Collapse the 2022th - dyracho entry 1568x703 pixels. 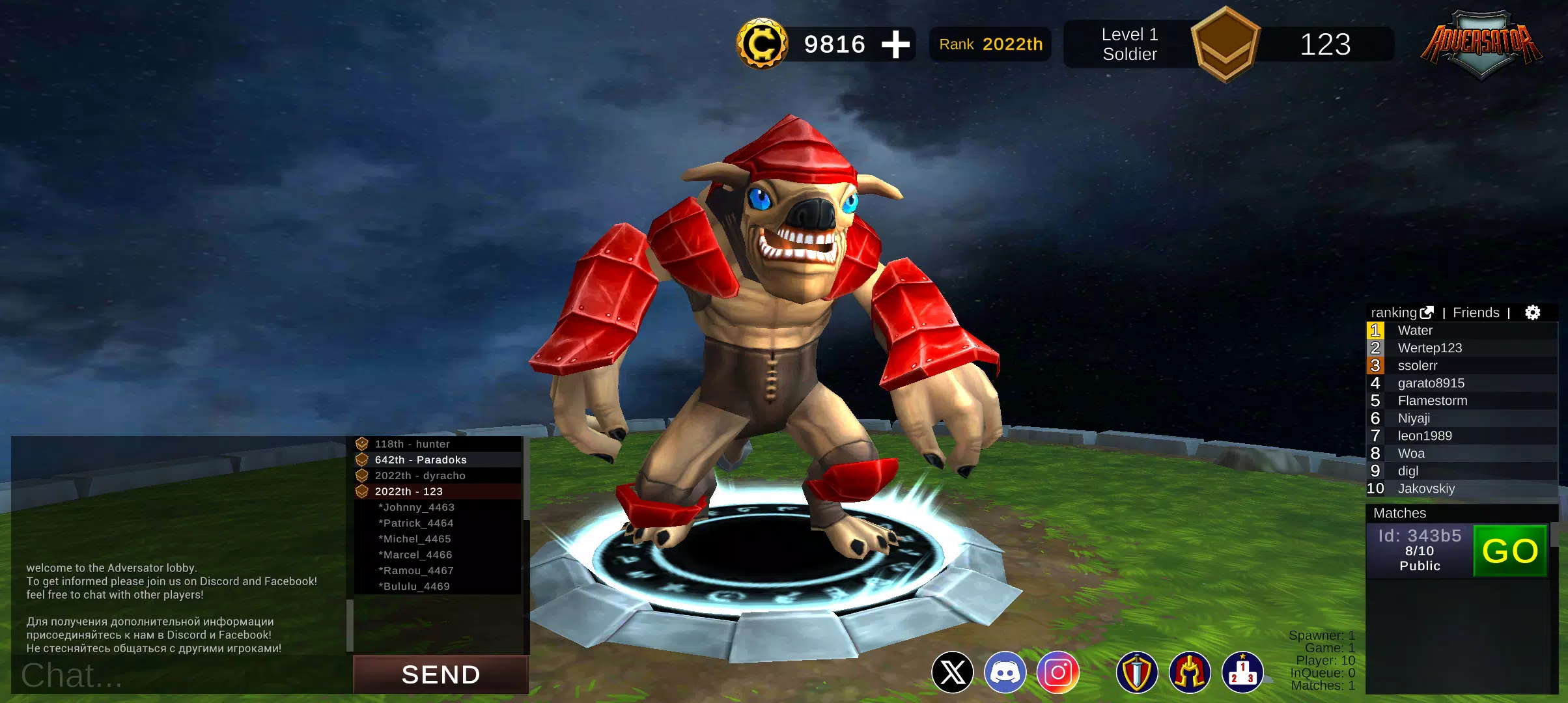pyautogui.click(x=420, y=475)
